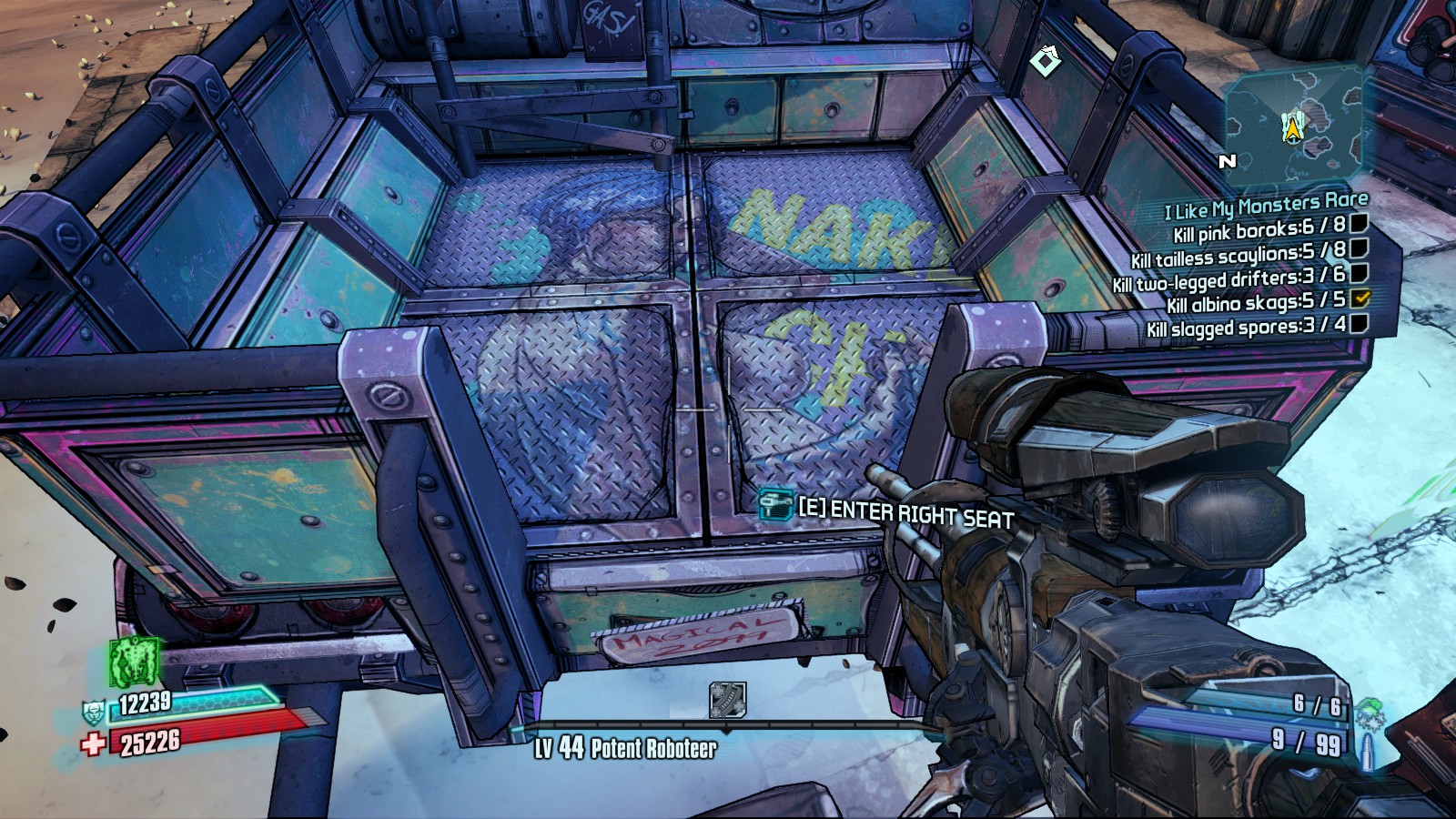Click the completed 'Kill albino skags' checkbox

tap(1361, 298)
